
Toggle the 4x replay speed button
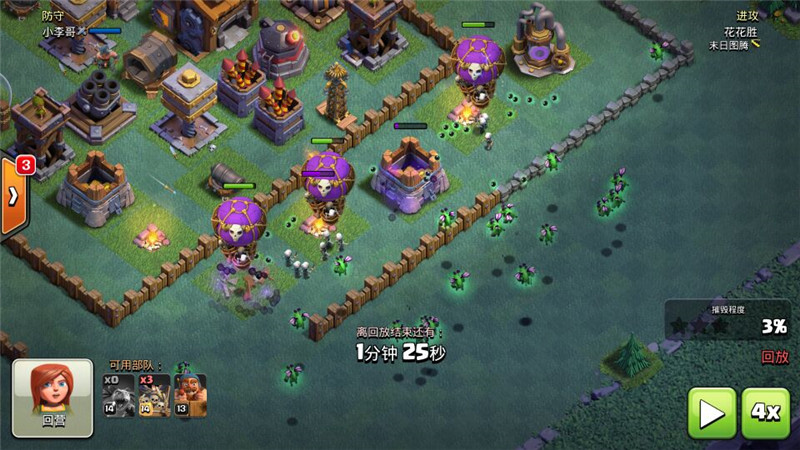tap(766, 411)
